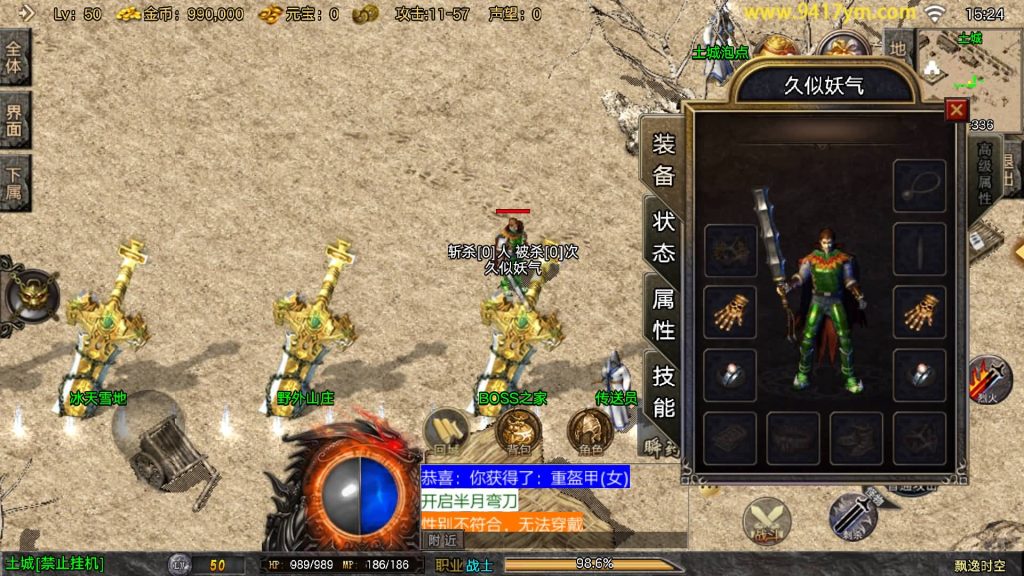Click the necklace equipment slot
The width and height of the screenshot is (1024, 576).
click(919, 186)
